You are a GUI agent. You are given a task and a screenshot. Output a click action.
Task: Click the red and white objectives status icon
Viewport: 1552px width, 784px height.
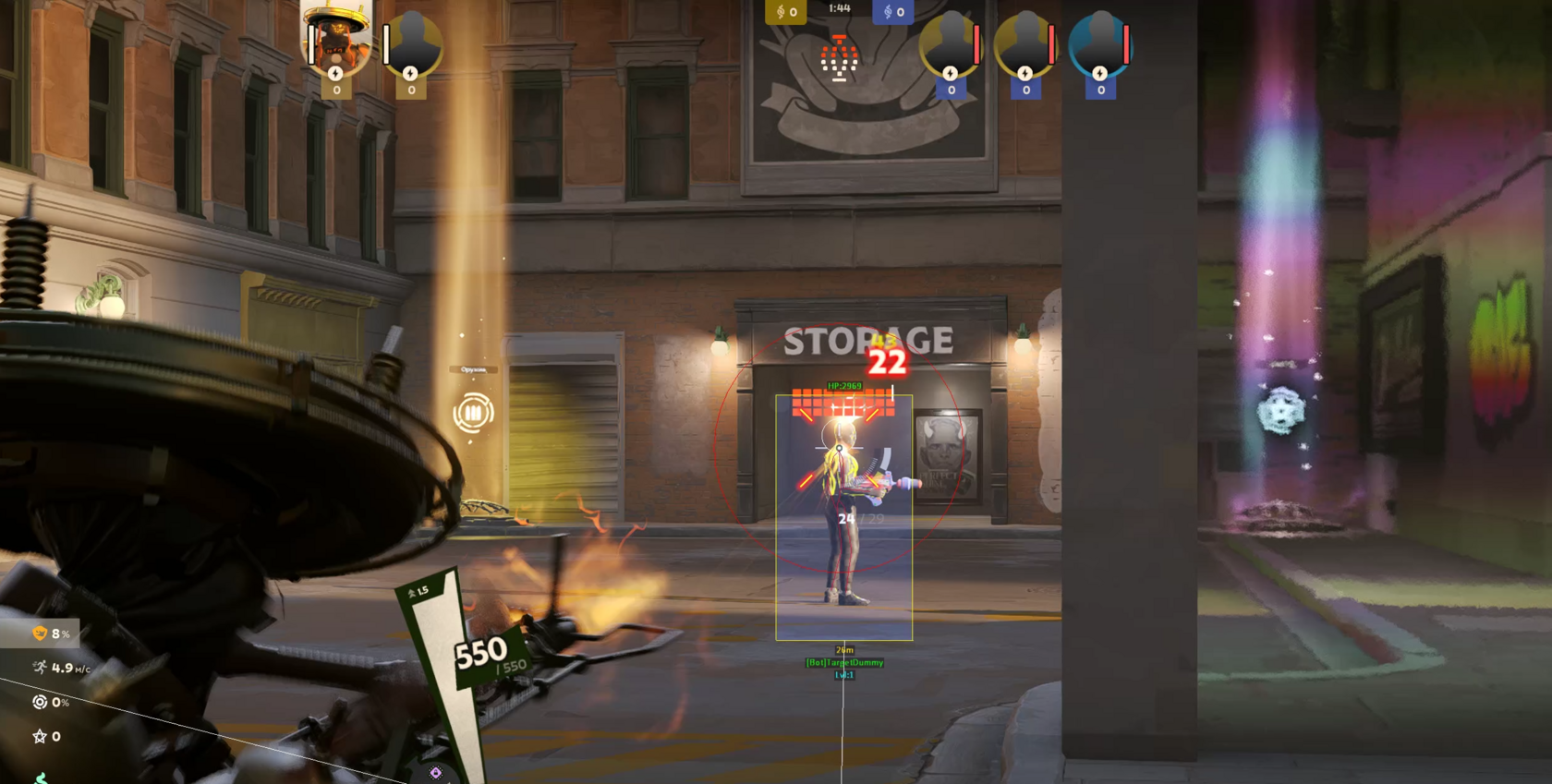pos(839,59)
